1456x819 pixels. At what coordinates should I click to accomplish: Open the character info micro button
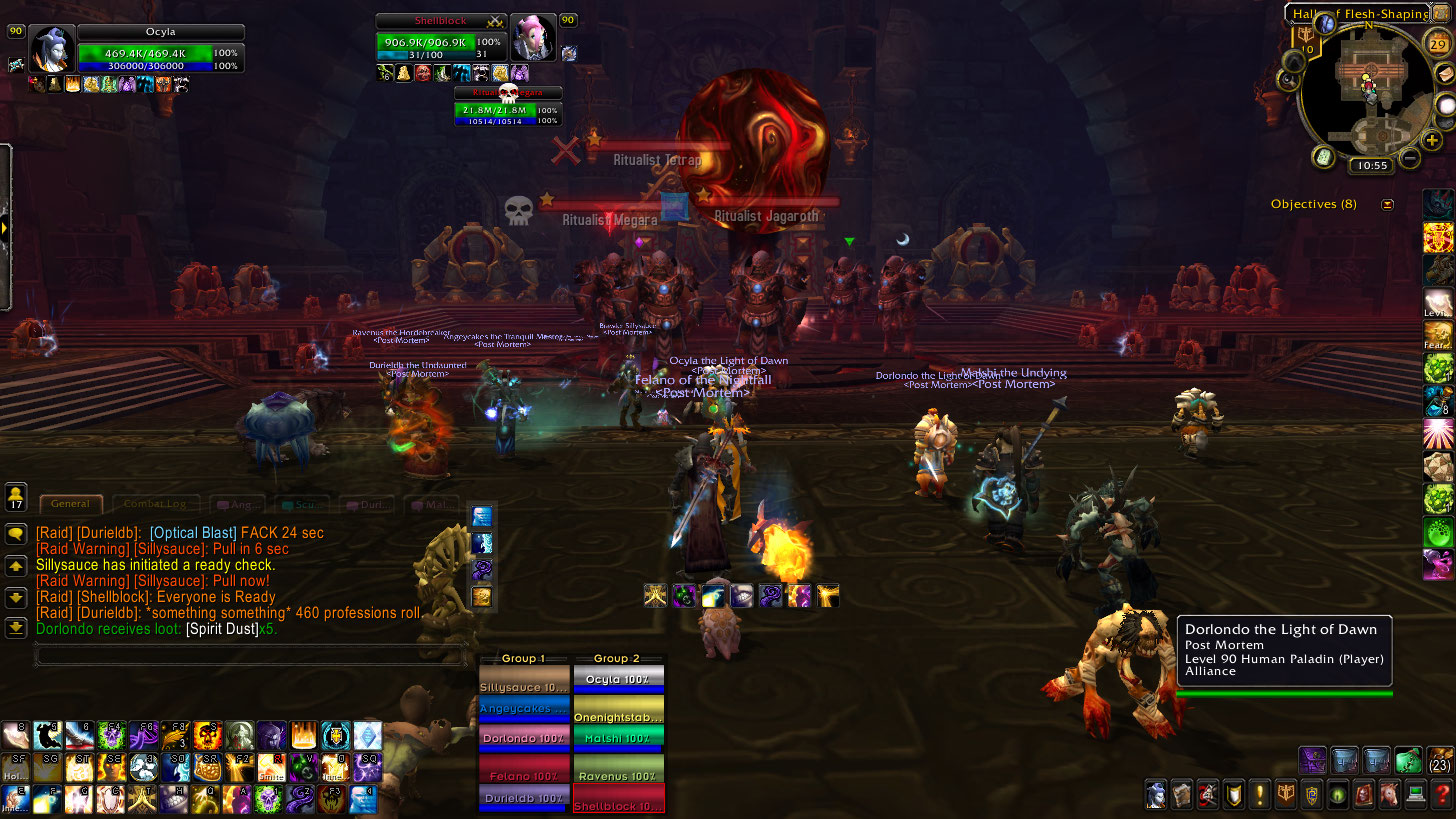click(x=1157, y=796)
